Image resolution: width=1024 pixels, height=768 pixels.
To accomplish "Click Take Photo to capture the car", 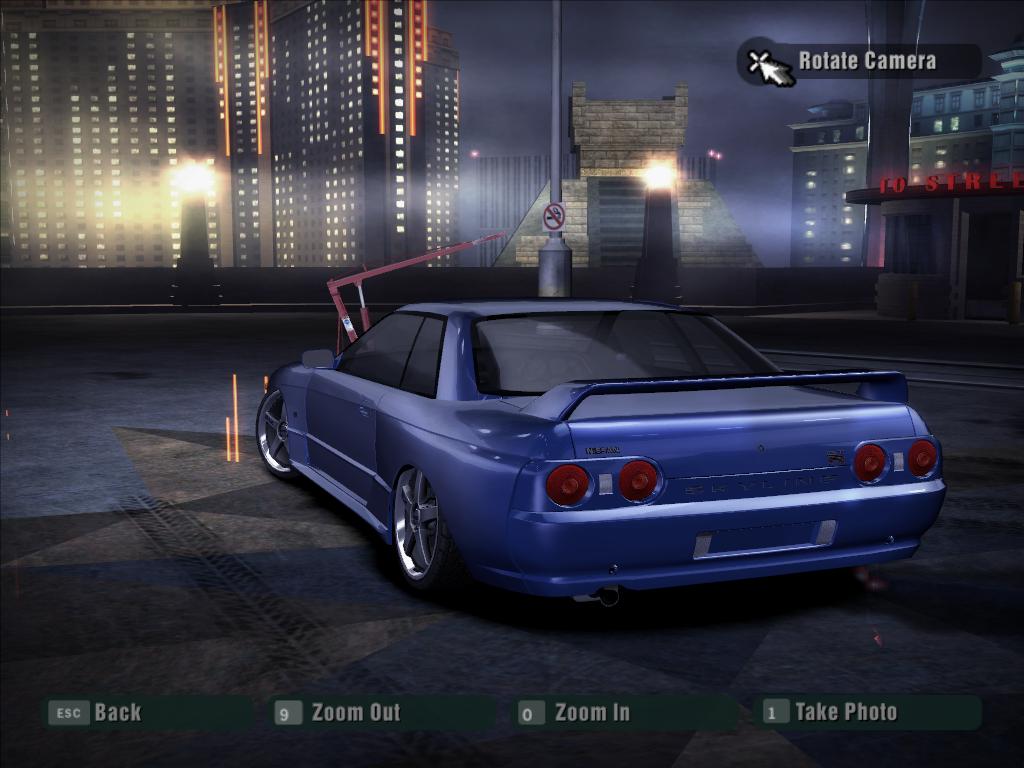I will pos(845,712).
